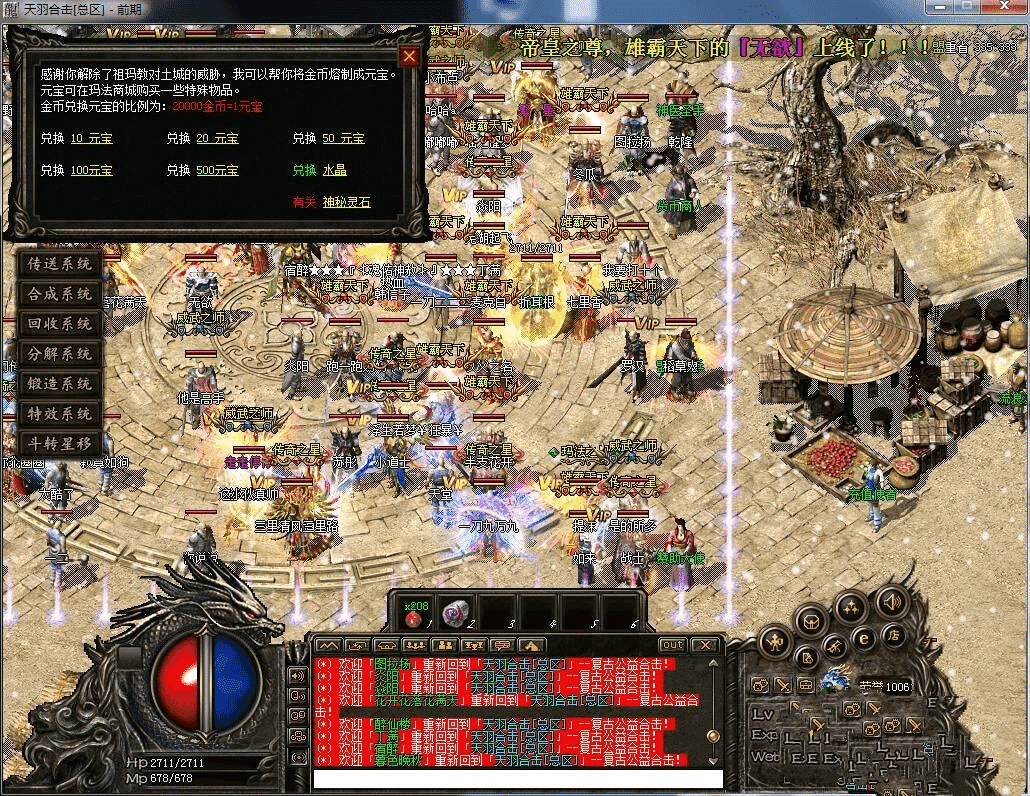Open the 分解系统 panel

[60, 354]
